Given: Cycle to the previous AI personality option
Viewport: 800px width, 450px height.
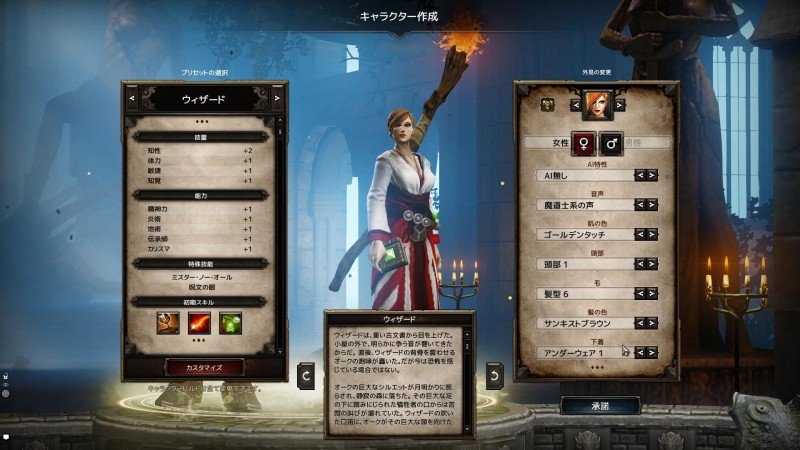Looking at the screenshot, I should tap(640, 175).
